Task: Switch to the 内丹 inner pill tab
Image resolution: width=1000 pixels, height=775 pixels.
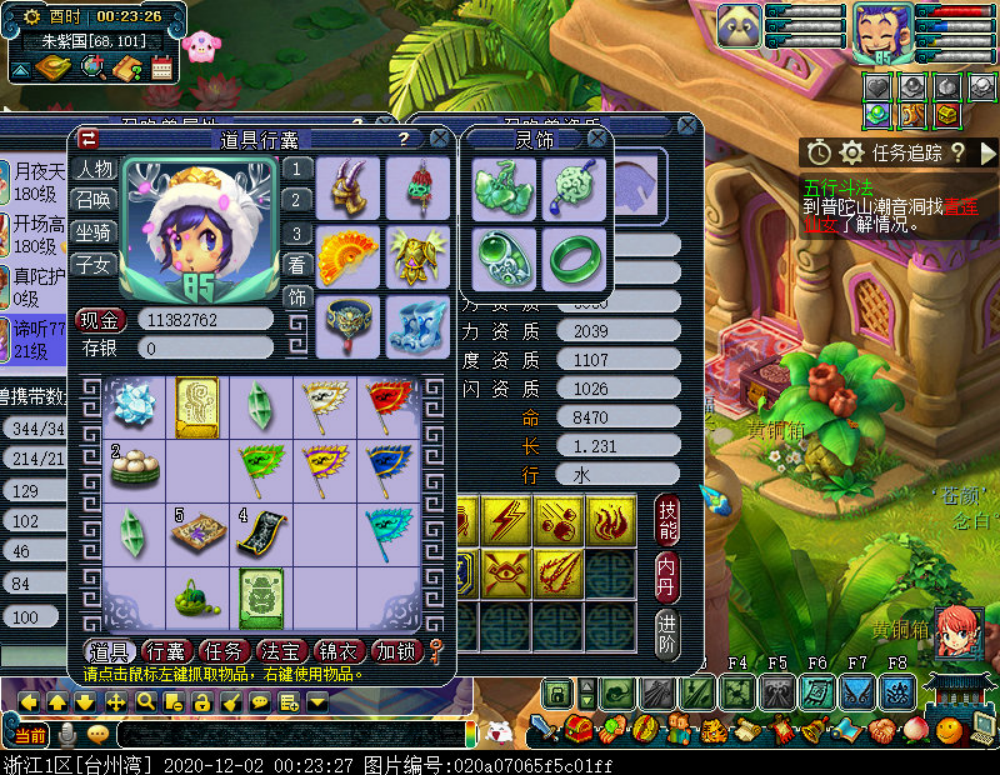Action: tap(667, 577)
